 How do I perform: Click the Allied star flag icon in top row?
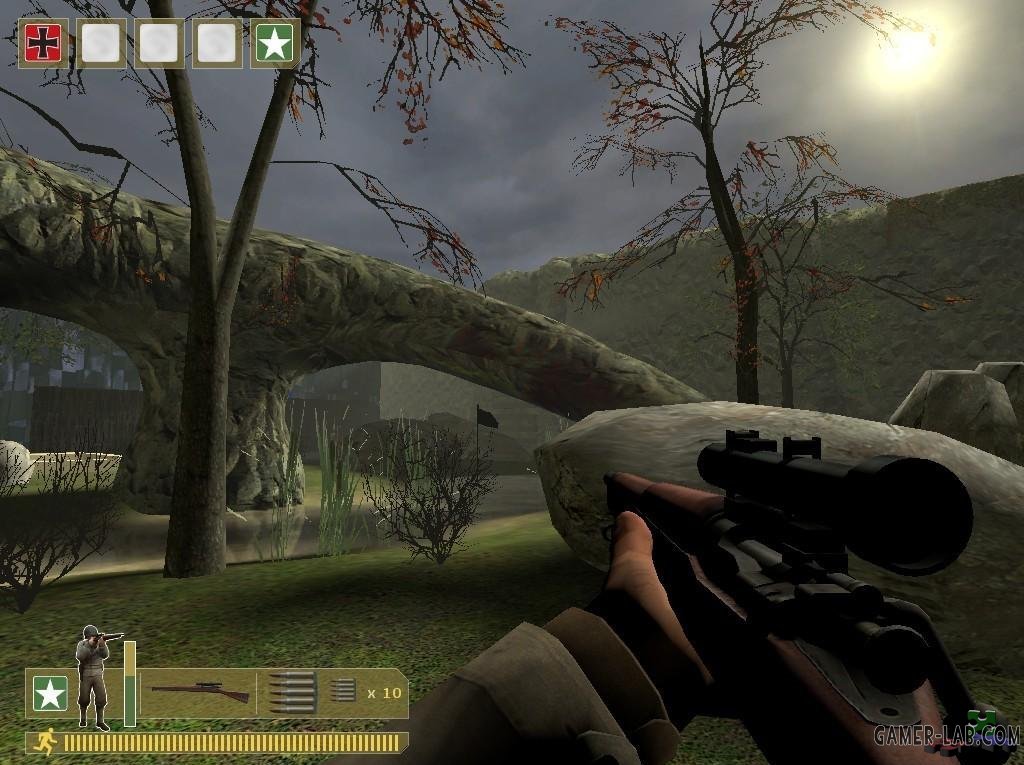coord(275,43)
